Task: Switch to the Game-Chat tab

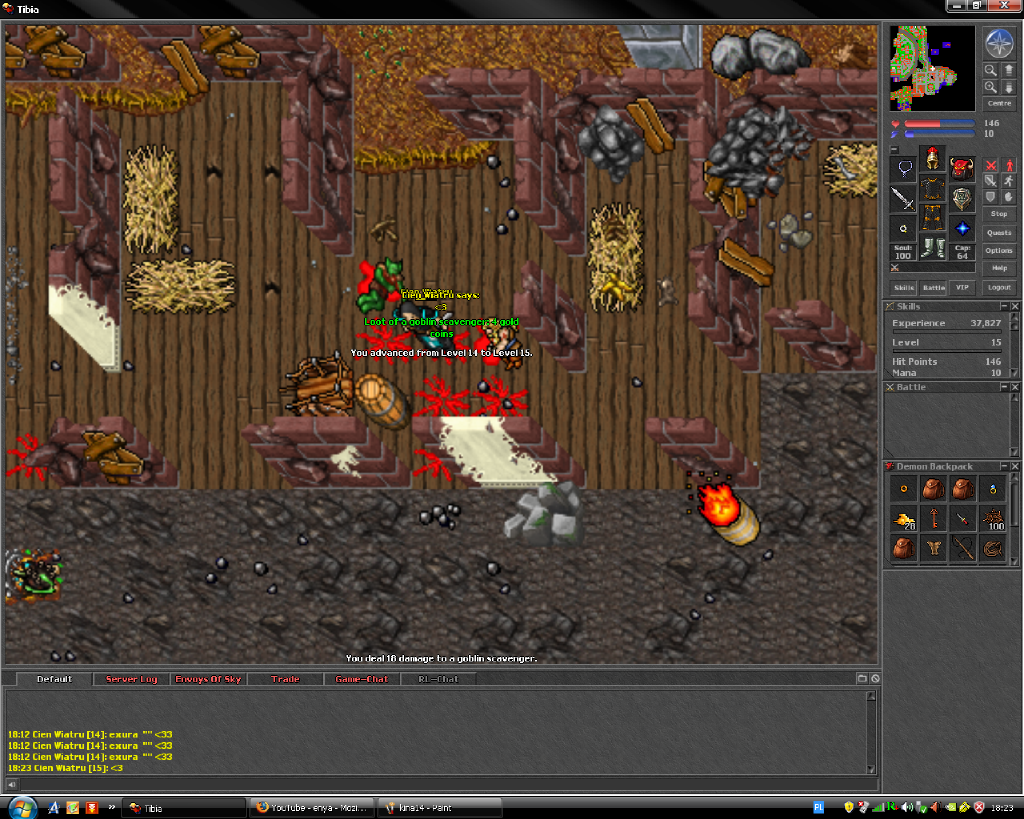Action: (361, 679)
